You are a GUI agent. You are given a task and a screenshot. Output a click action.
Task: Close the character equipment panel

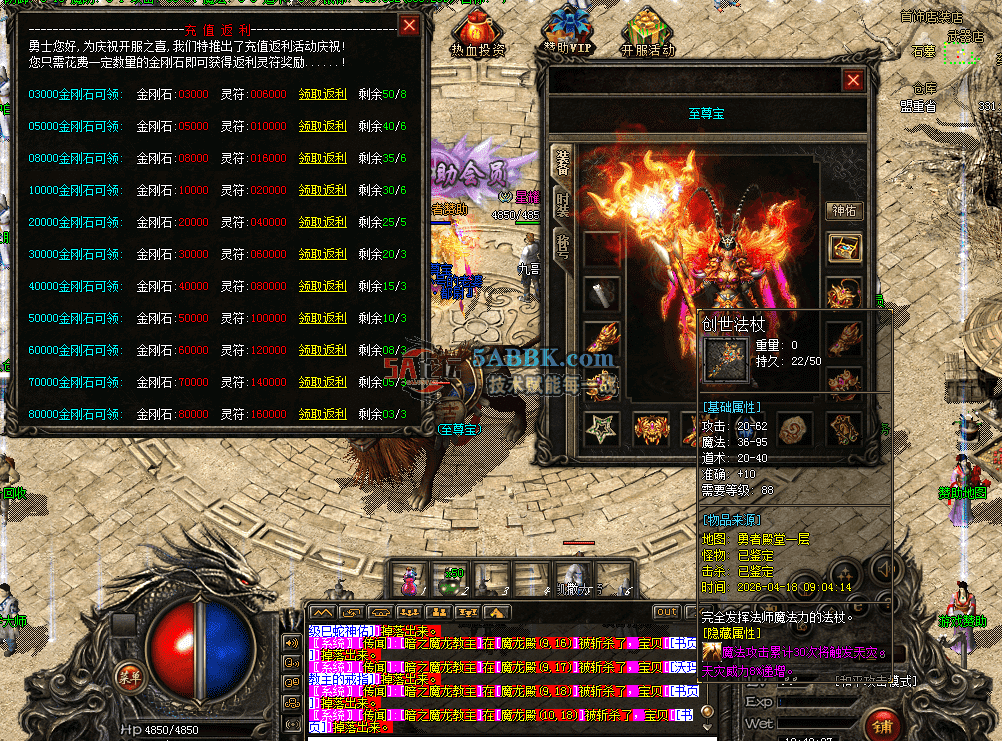click(853, 81)
